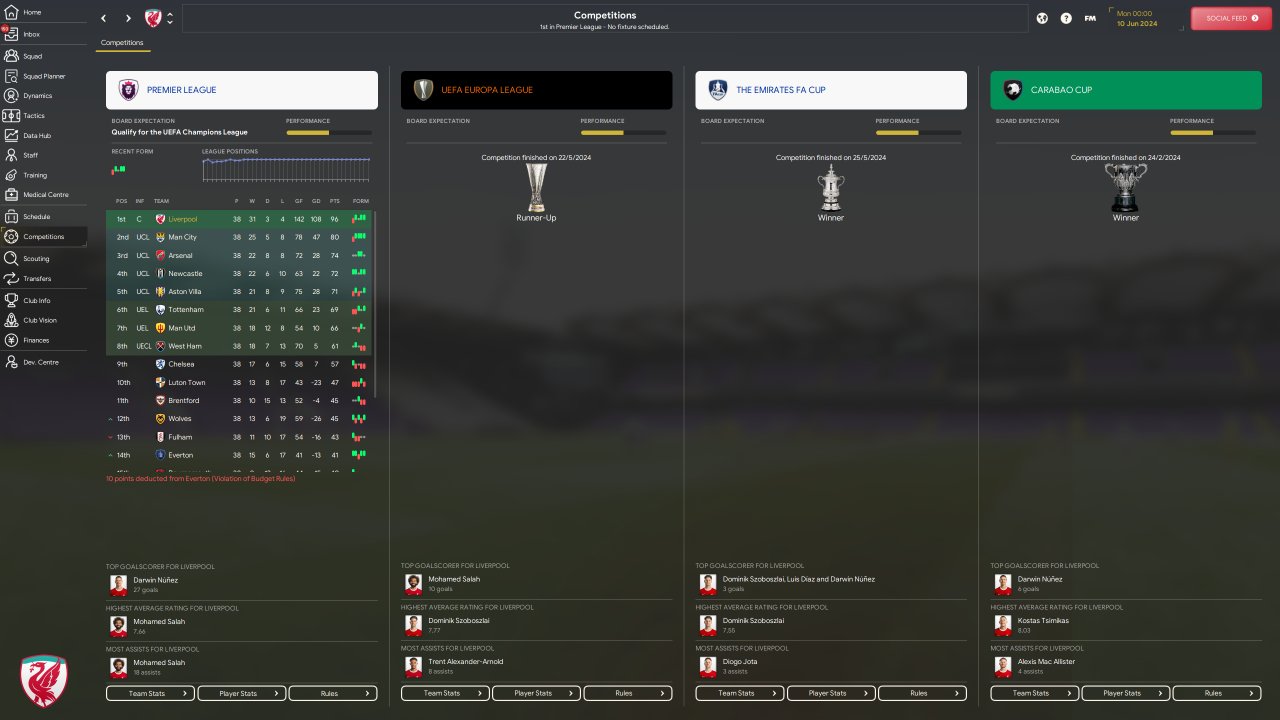This screenshot has height=720, width=1280.
Task: Go to the Squad screen
Action: (x=32, y=56)
